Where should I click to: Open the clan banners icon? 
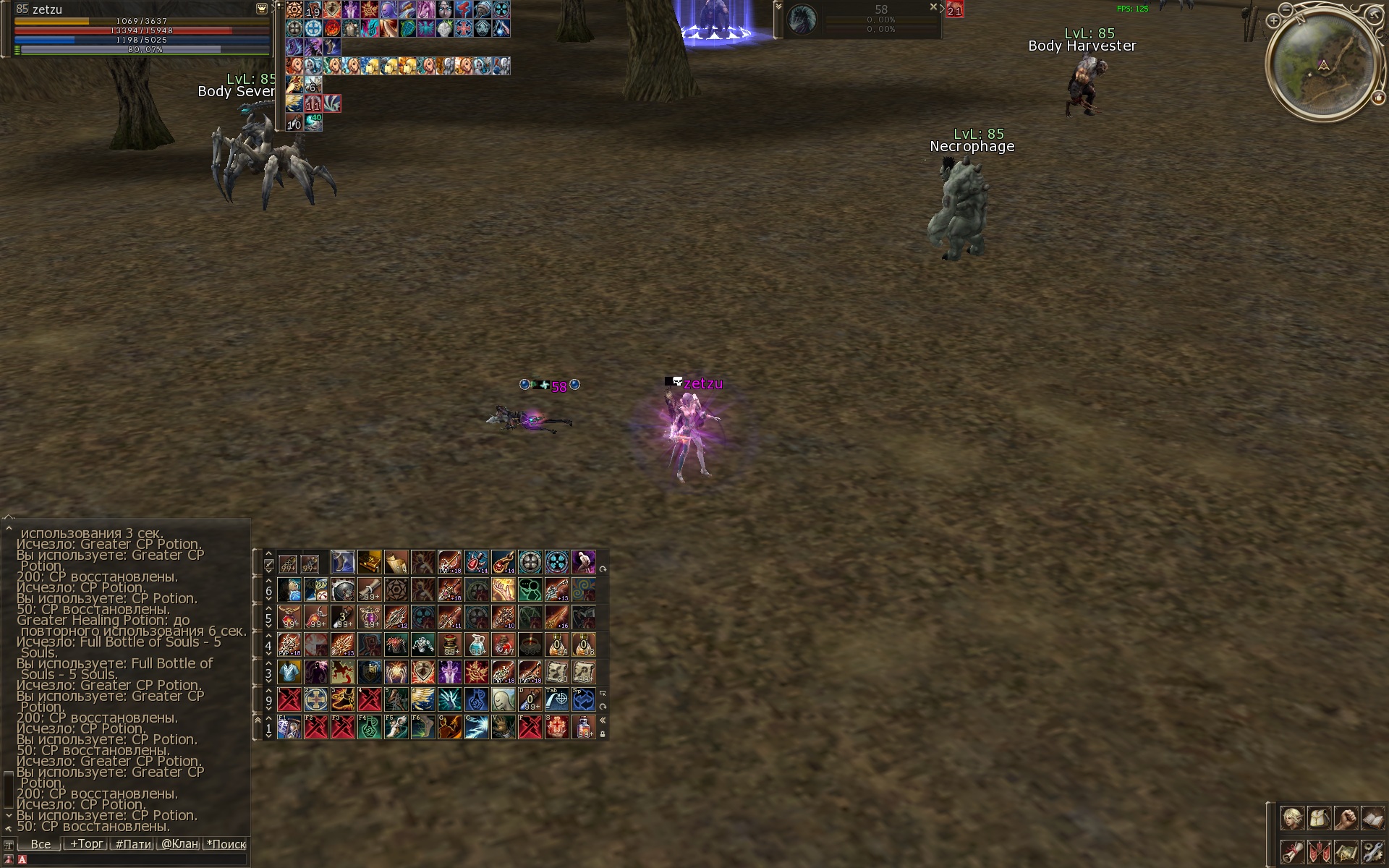pyautogui.click(x=1319, y=852)
